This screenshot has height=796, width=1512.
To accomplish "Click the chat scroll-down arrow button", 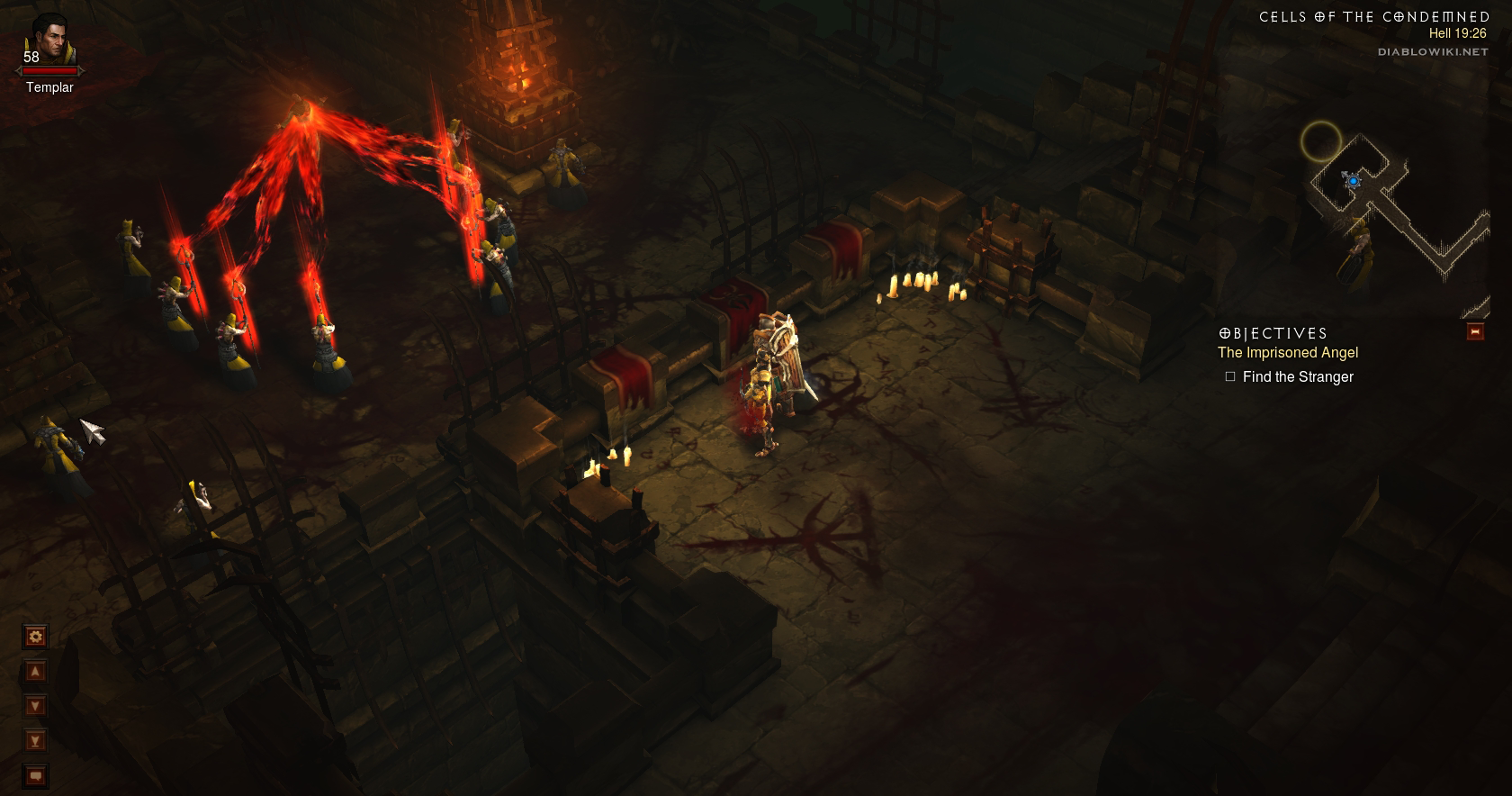I will 35,706.
